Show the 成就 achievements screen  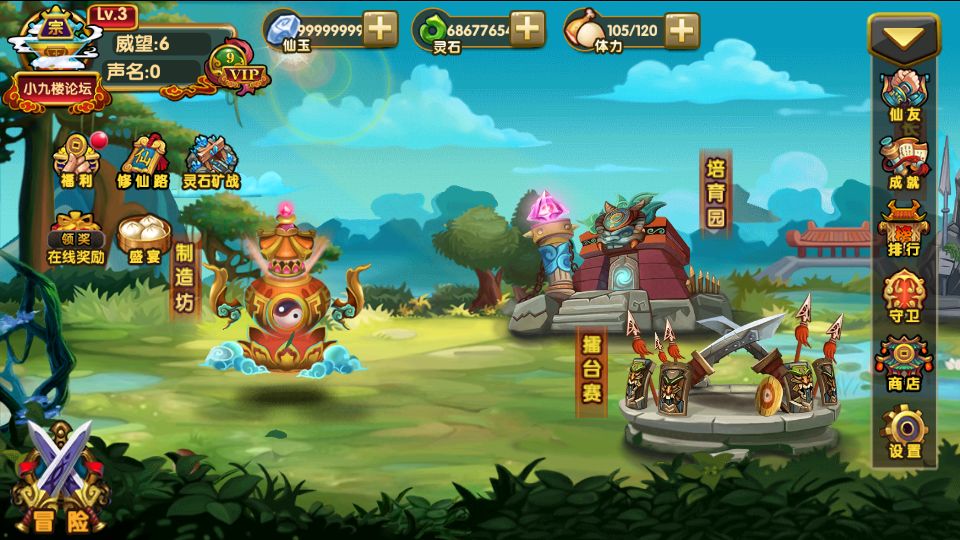tap(904, 162)
